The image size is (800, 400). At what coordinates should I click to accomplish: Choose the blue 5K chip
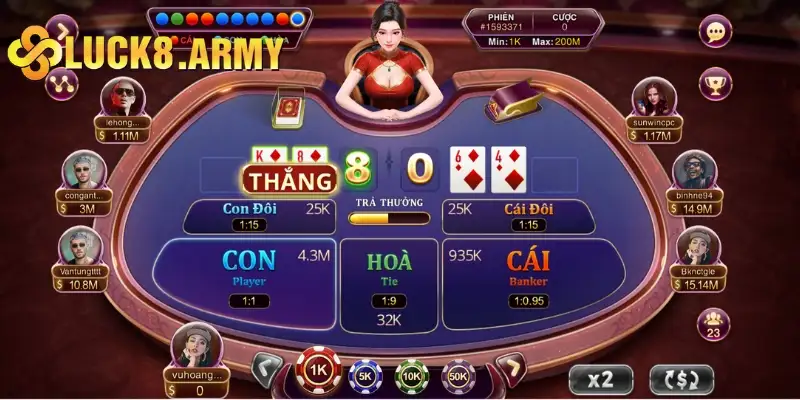click(x=366, y=377)
